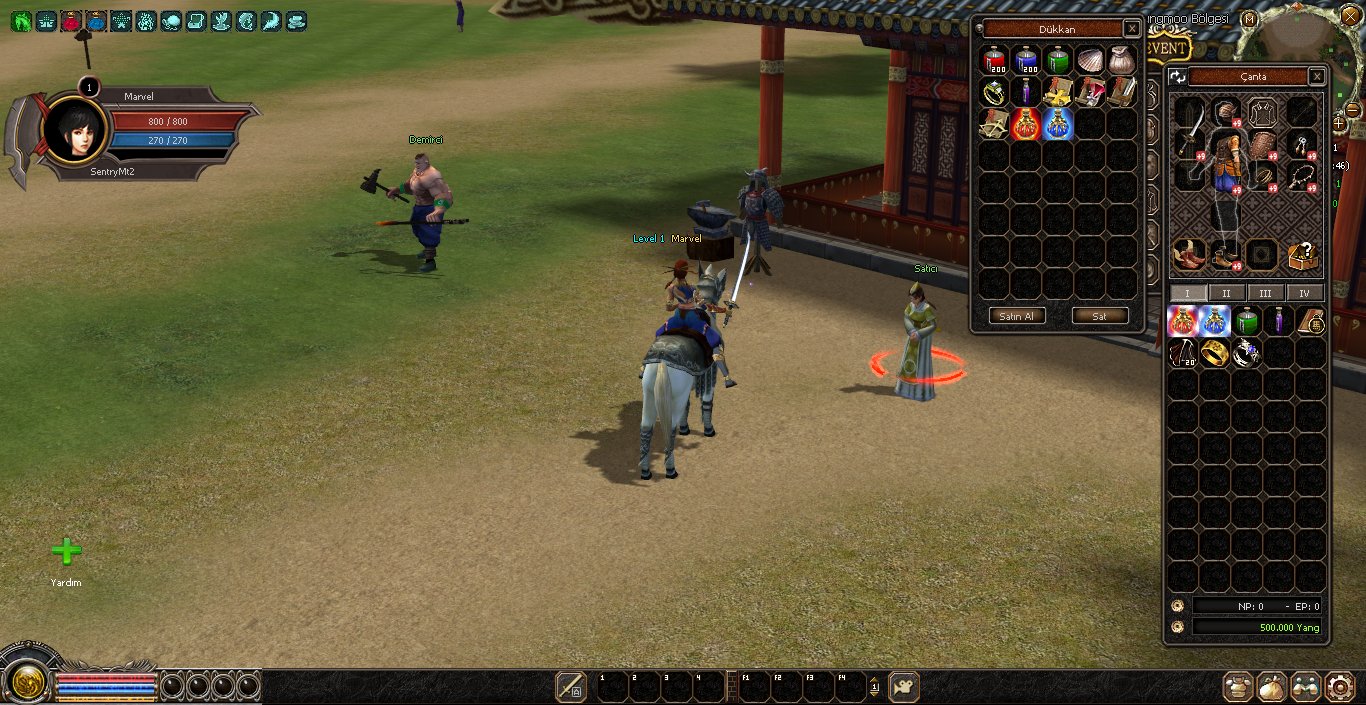This screenshot has height=705, width=1366.
Task: Close the Çanta inventory window
Action: point(1317,76)
